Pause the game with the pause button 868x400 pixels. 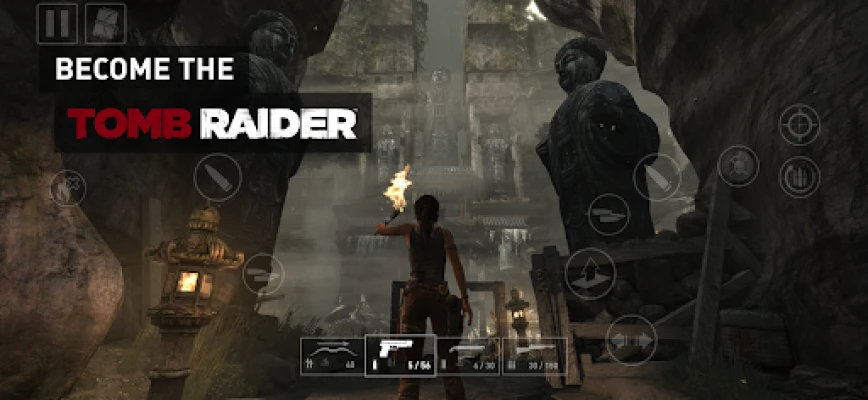pos(57,23)
